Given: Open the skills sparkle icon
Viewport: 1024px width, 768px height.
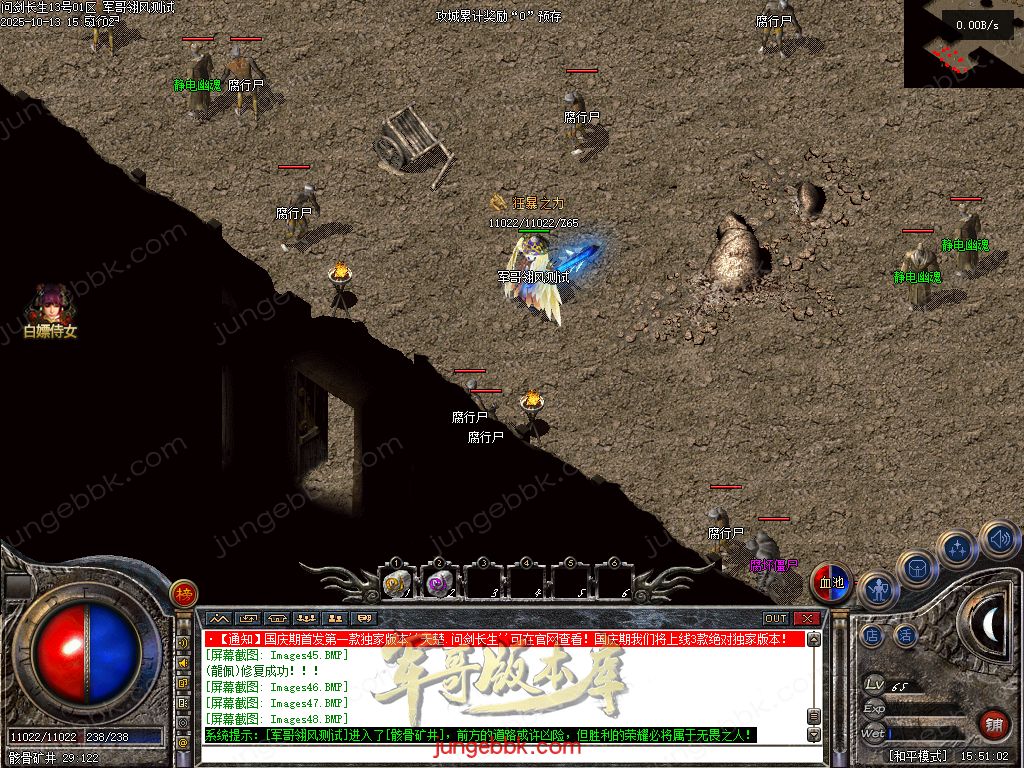Looking at the screenshot, I should (x=958, y=548).
